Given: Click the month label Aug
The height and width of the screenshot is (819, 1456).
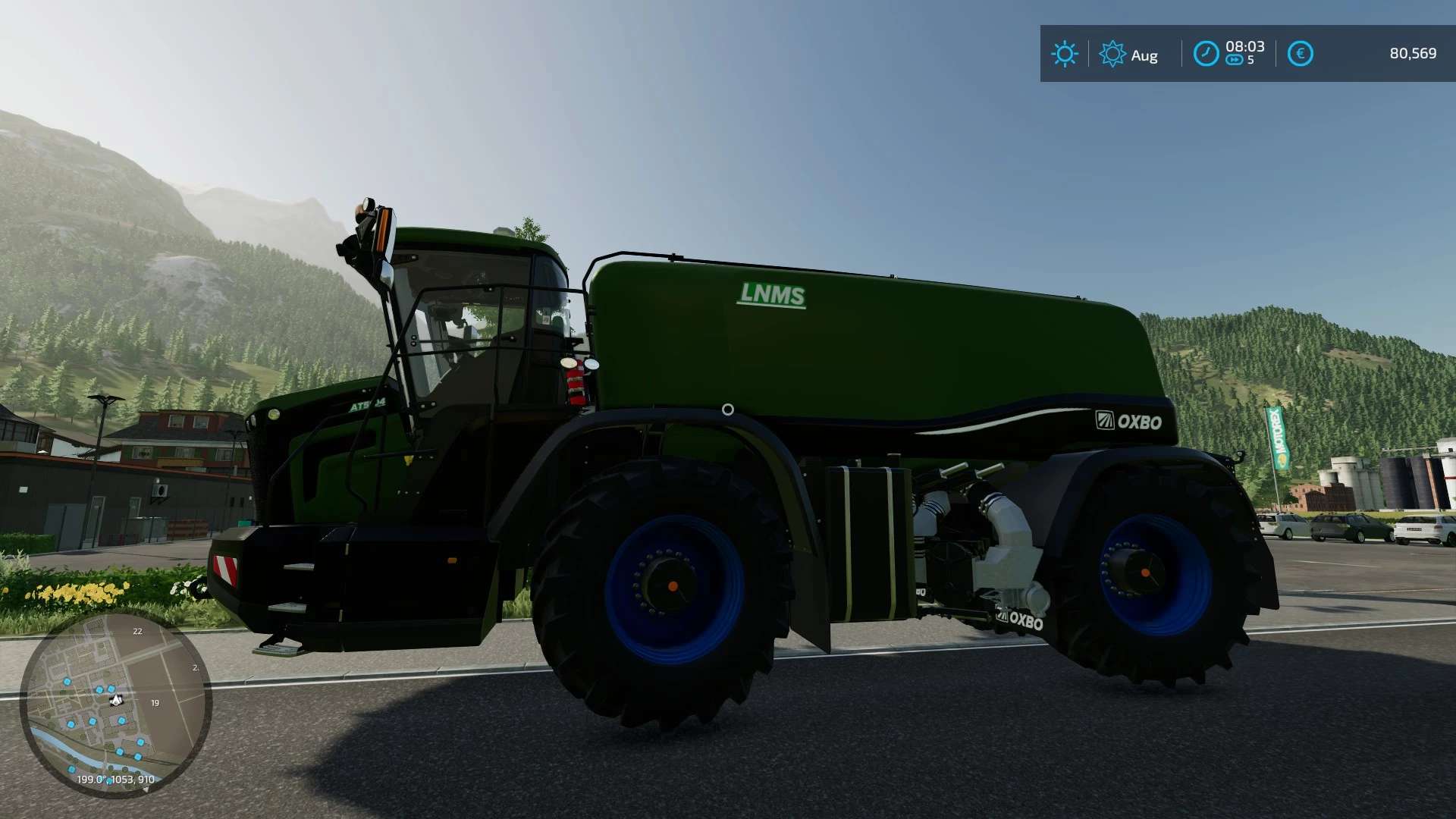Looking at the screenshot, I should pyautogui.click(x=1144, y=55).
